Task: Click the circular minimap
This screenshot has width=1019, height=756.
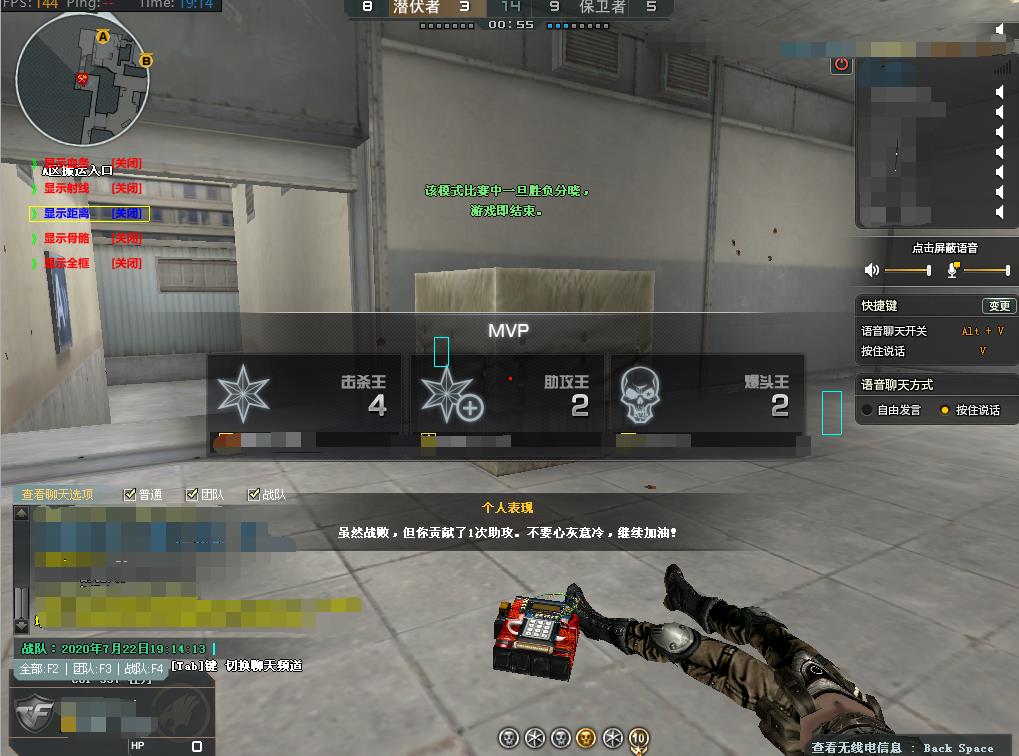Action: point(83,79)
